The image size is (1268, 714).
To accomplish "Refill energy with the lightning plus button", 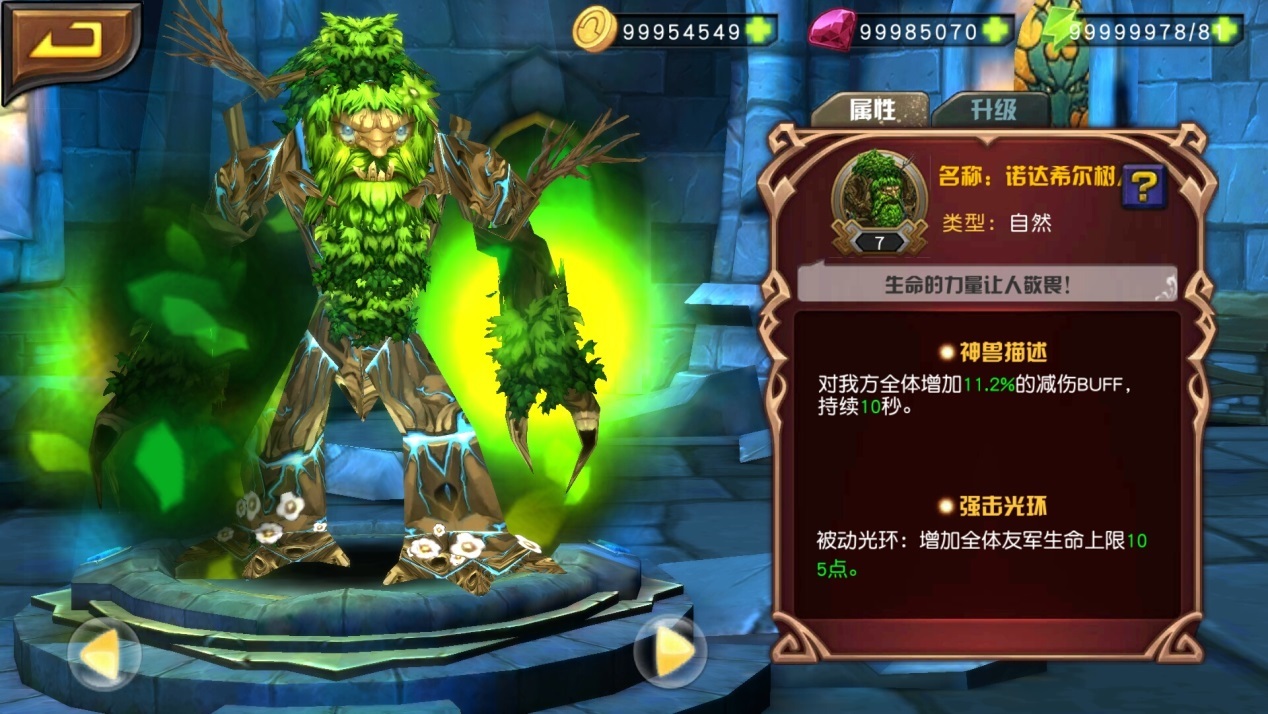I will pyautogui.click(x=1227, y=31).
